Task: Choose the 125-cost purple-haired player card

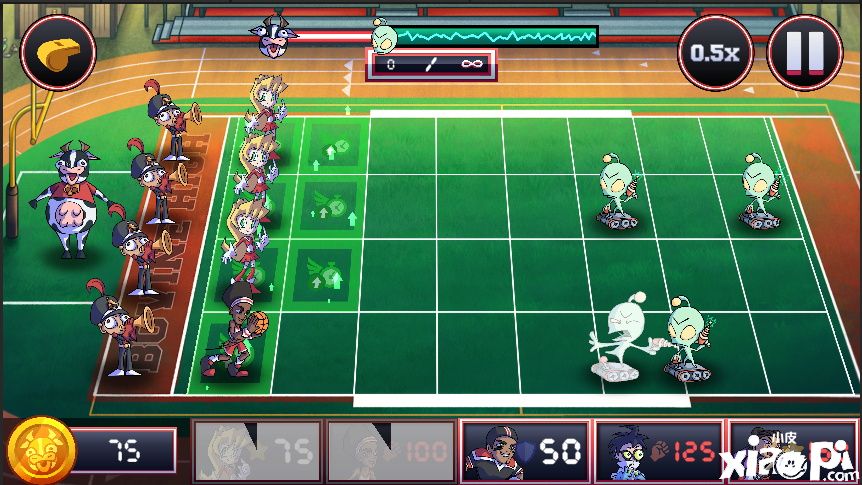Action: click(658, 451)
